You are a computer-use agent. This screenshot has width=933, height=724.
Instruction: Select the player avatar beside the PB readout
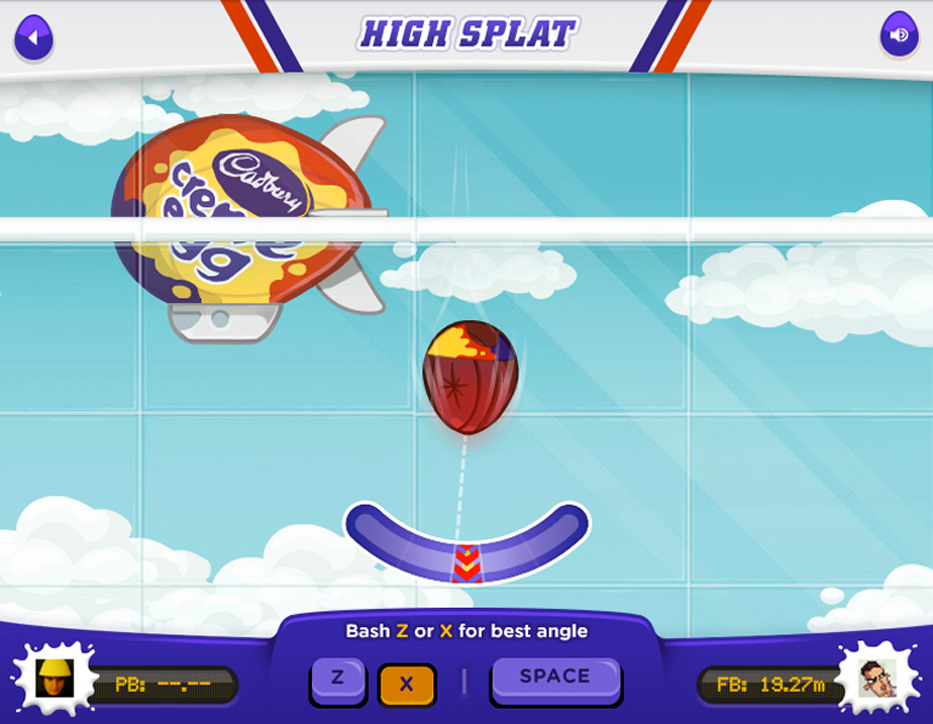(x=53, y=679)
